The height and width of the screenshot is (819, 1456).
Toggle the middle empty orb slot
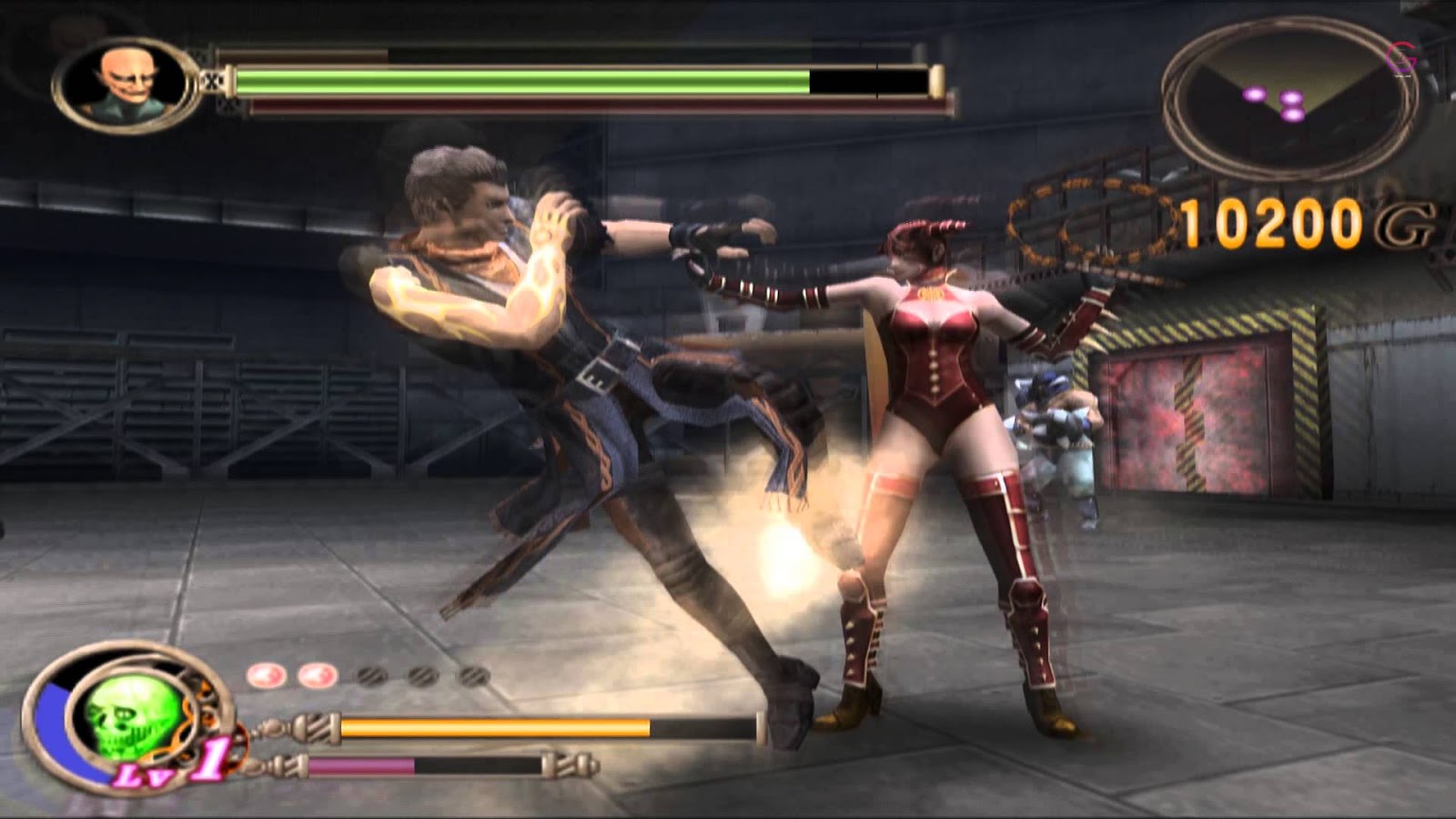pyautogui.click(x=420, y=677)
